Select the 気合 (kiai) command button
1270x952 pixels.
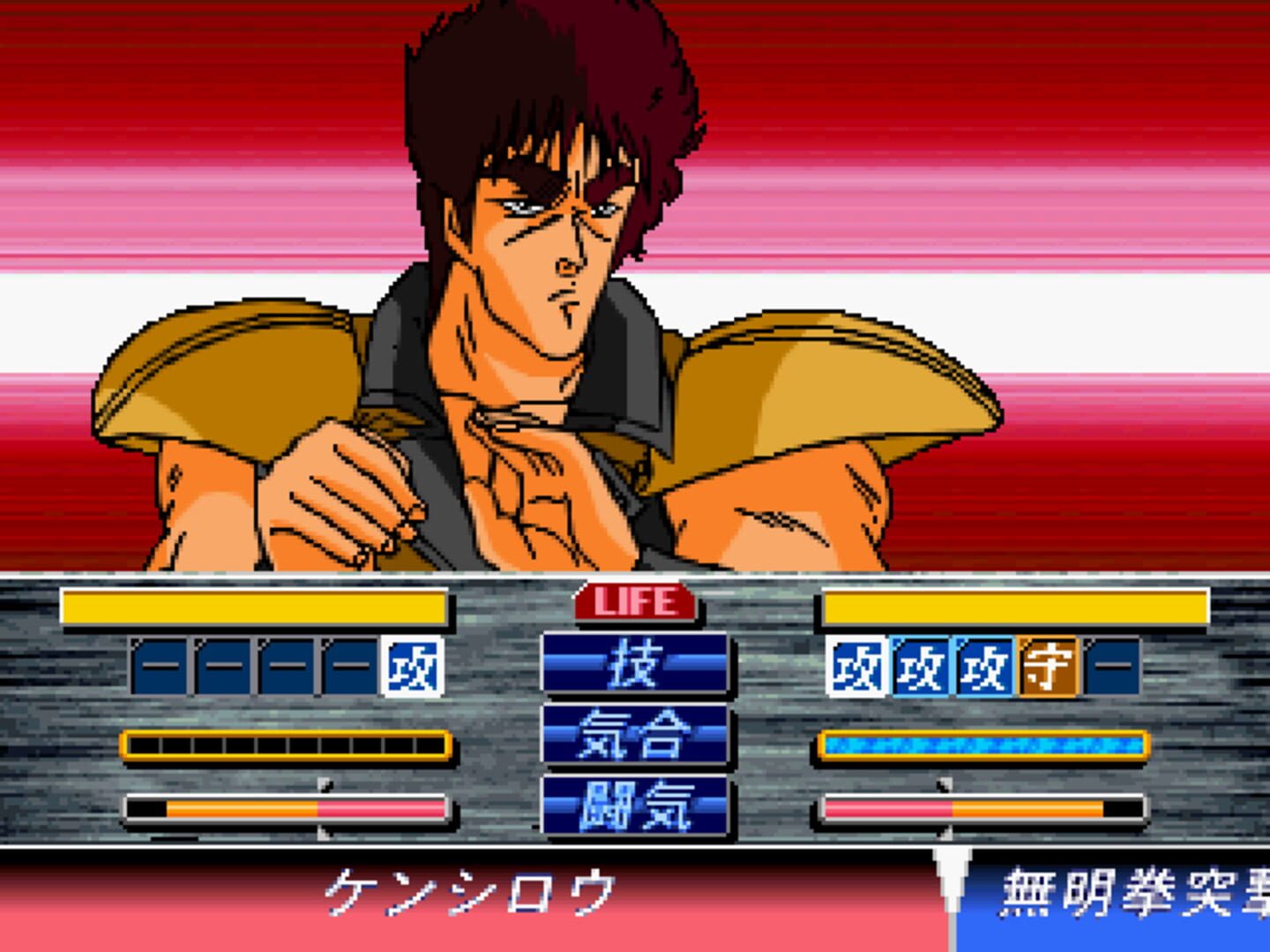[635, 735]
